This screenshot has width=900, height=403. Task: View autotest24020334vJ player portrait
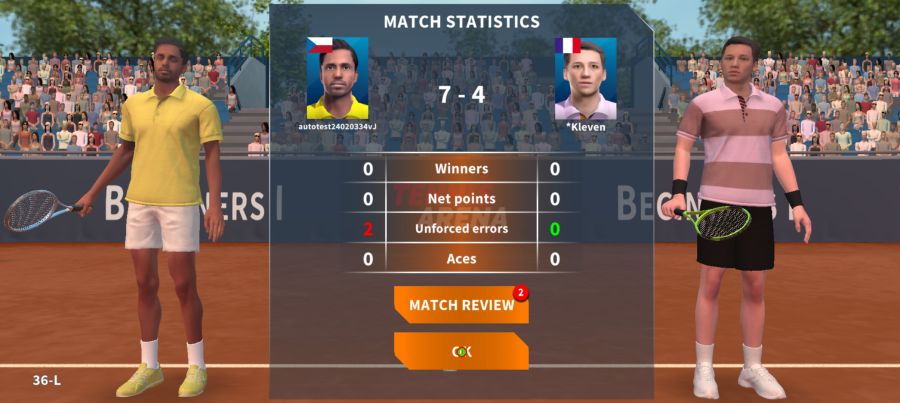tap(337, 79)
